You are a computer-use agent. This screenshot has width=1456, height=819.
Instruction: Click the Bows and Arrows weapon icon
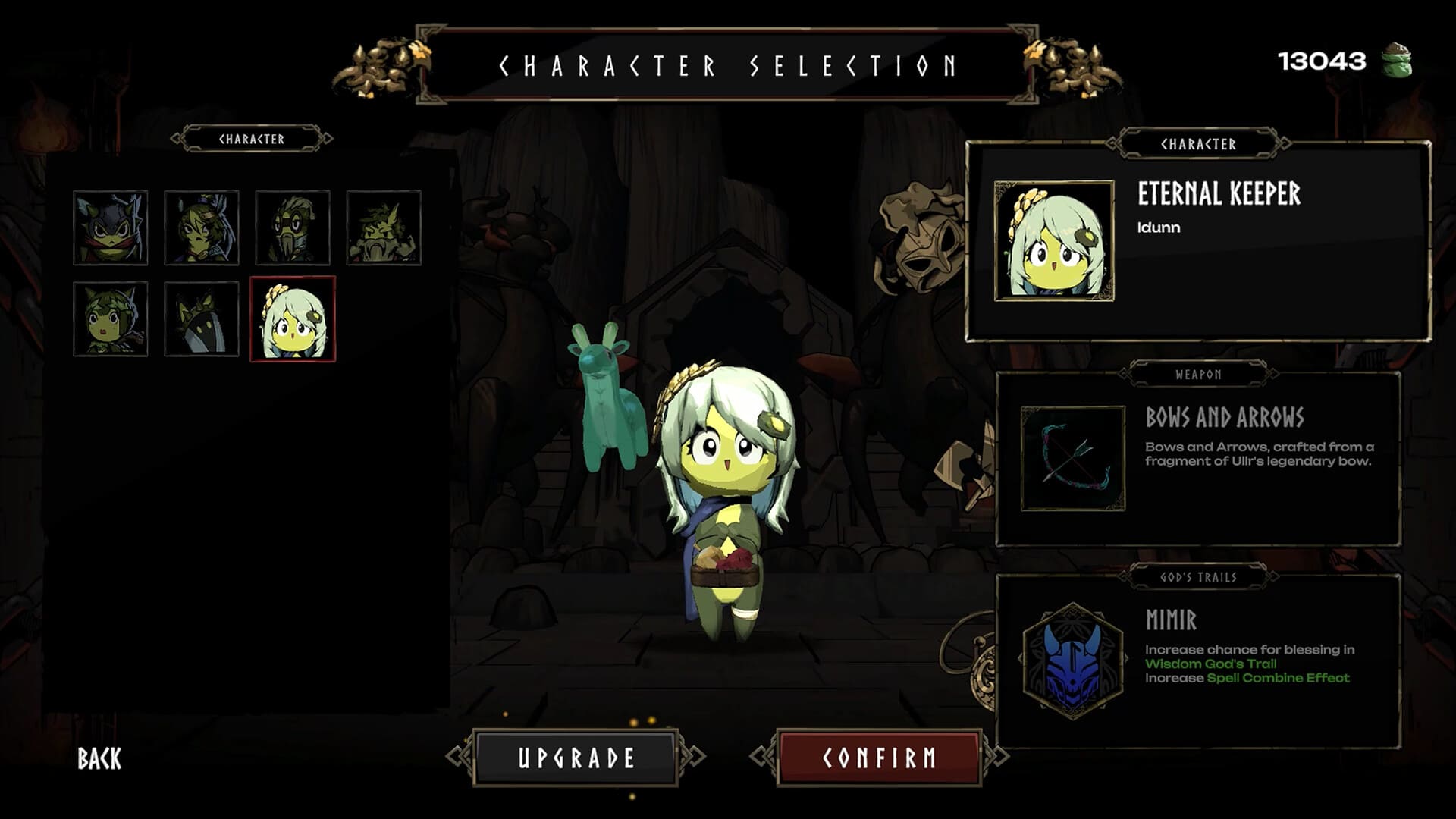(x=1073, y=459)
